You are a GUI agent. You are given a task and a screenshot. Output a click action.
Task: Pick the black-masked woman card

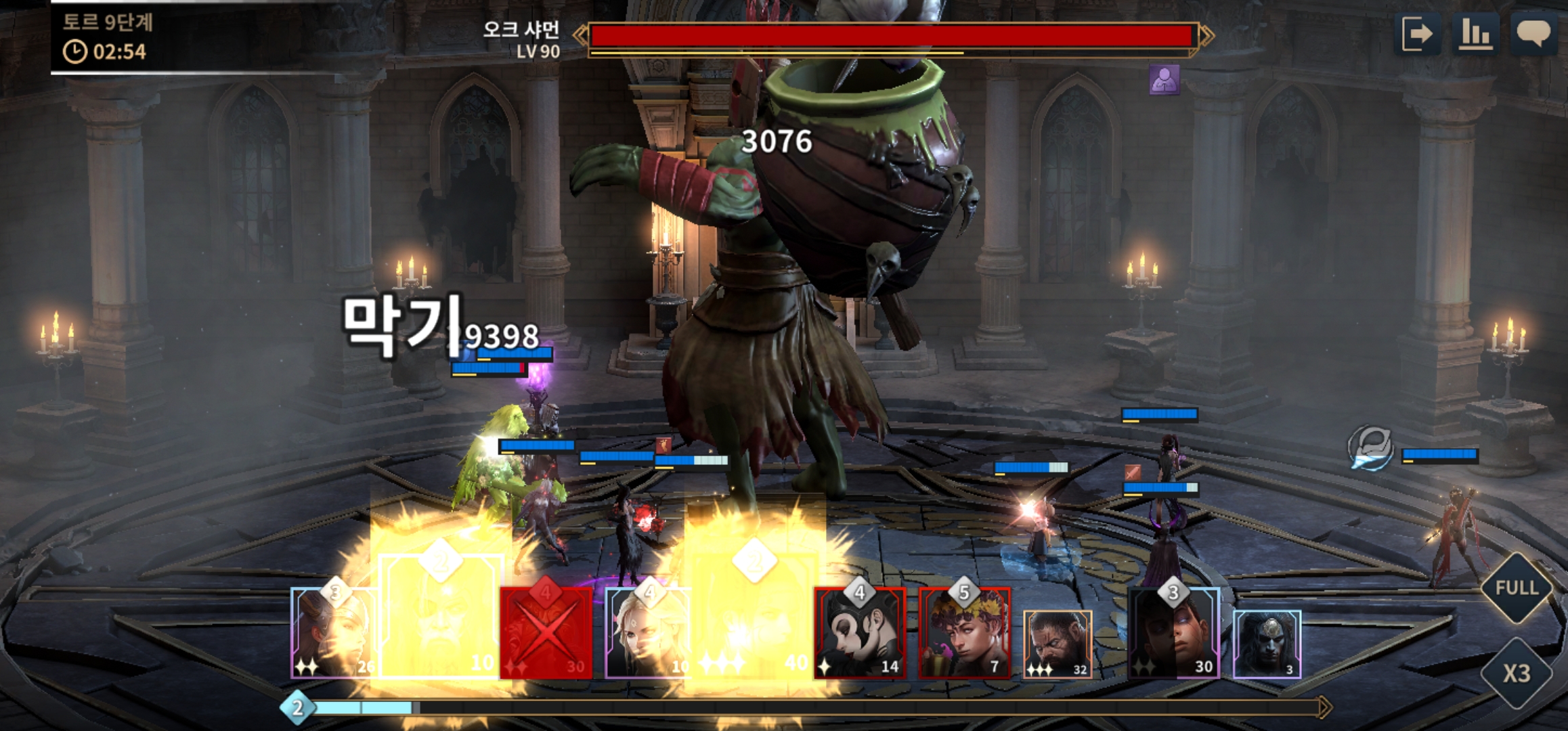[x=859, y=633]
